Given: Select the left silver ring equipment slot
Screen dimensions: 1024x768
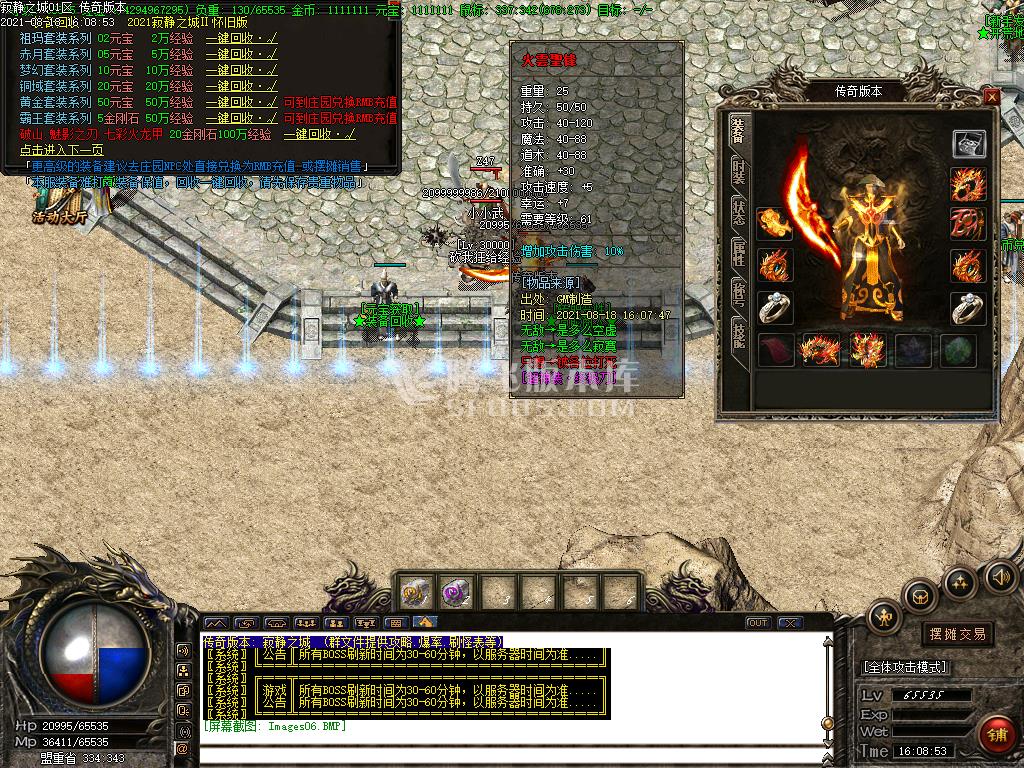Looking at the screenshot, I should pos(774,308).
